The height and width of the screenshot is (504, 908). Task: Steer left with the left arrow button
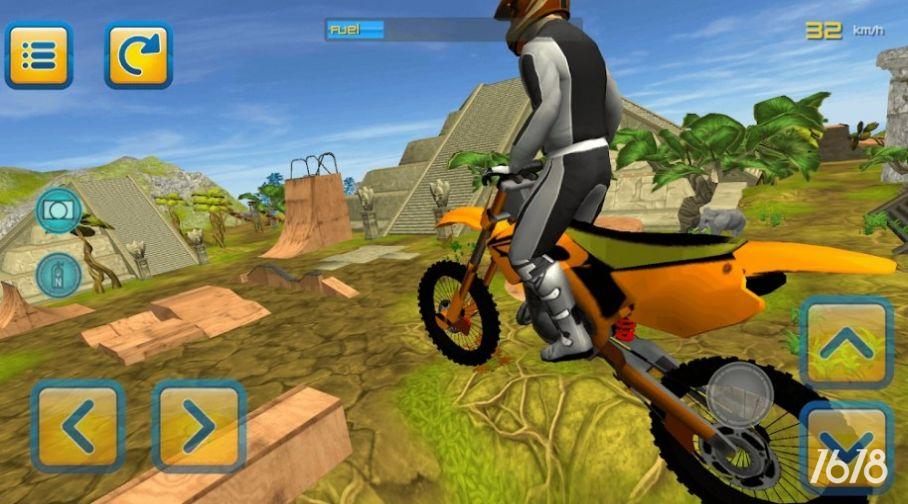[x=78, y=425]
